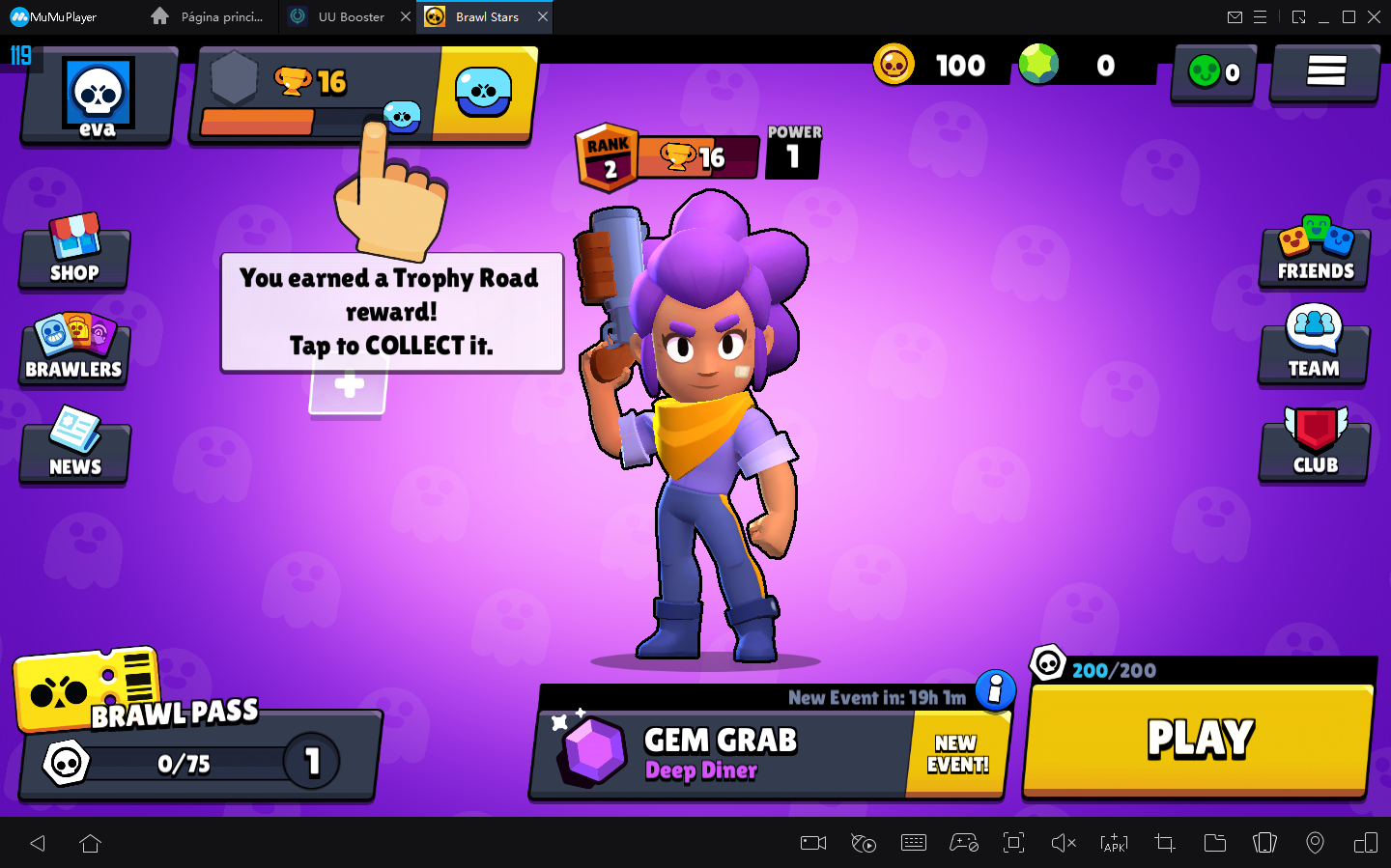
Task: Open the Team menu
Action: [1313, 350]
